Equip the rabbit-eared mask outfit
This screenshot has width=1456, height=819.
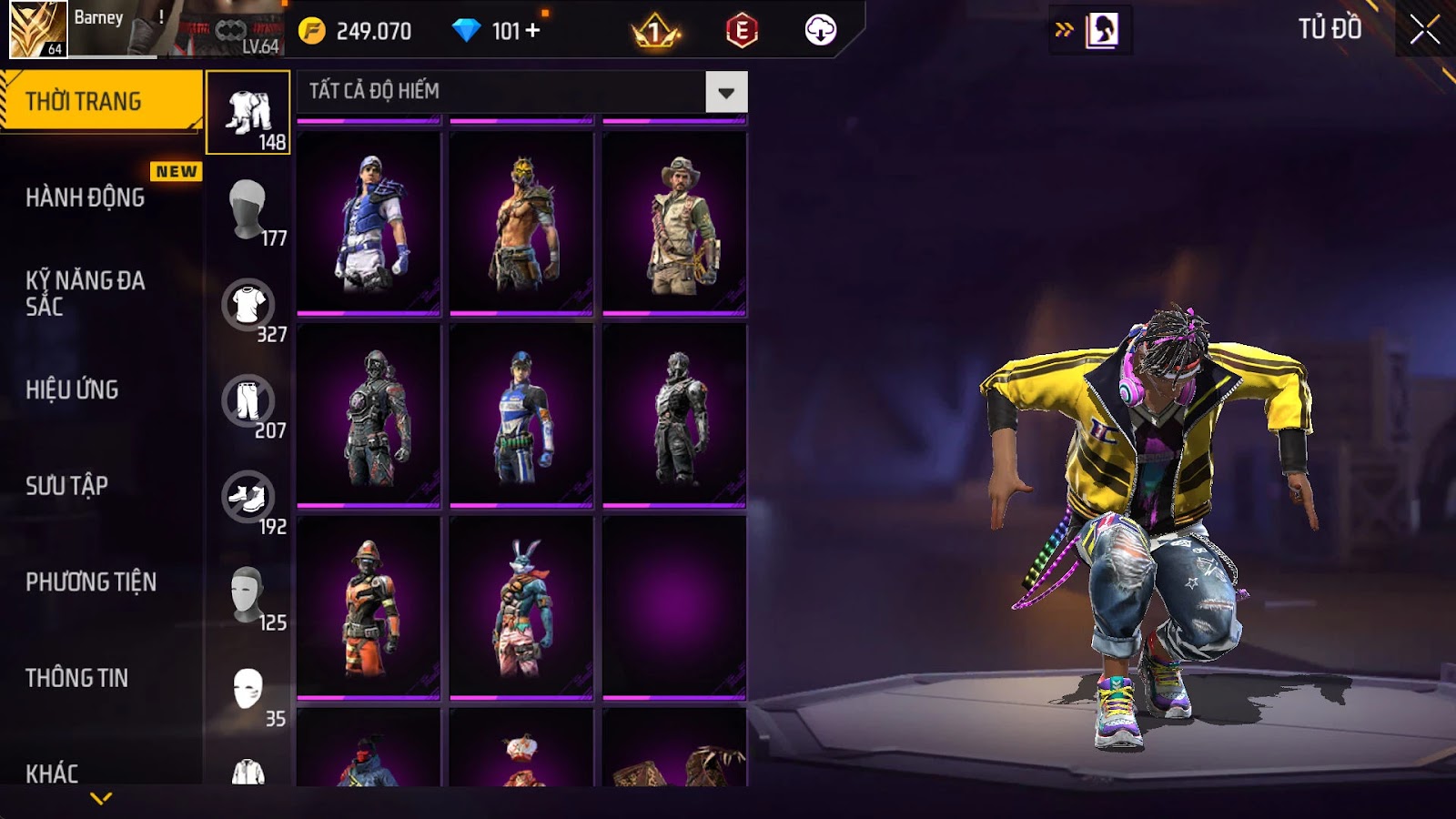click(x=521, y=608)
